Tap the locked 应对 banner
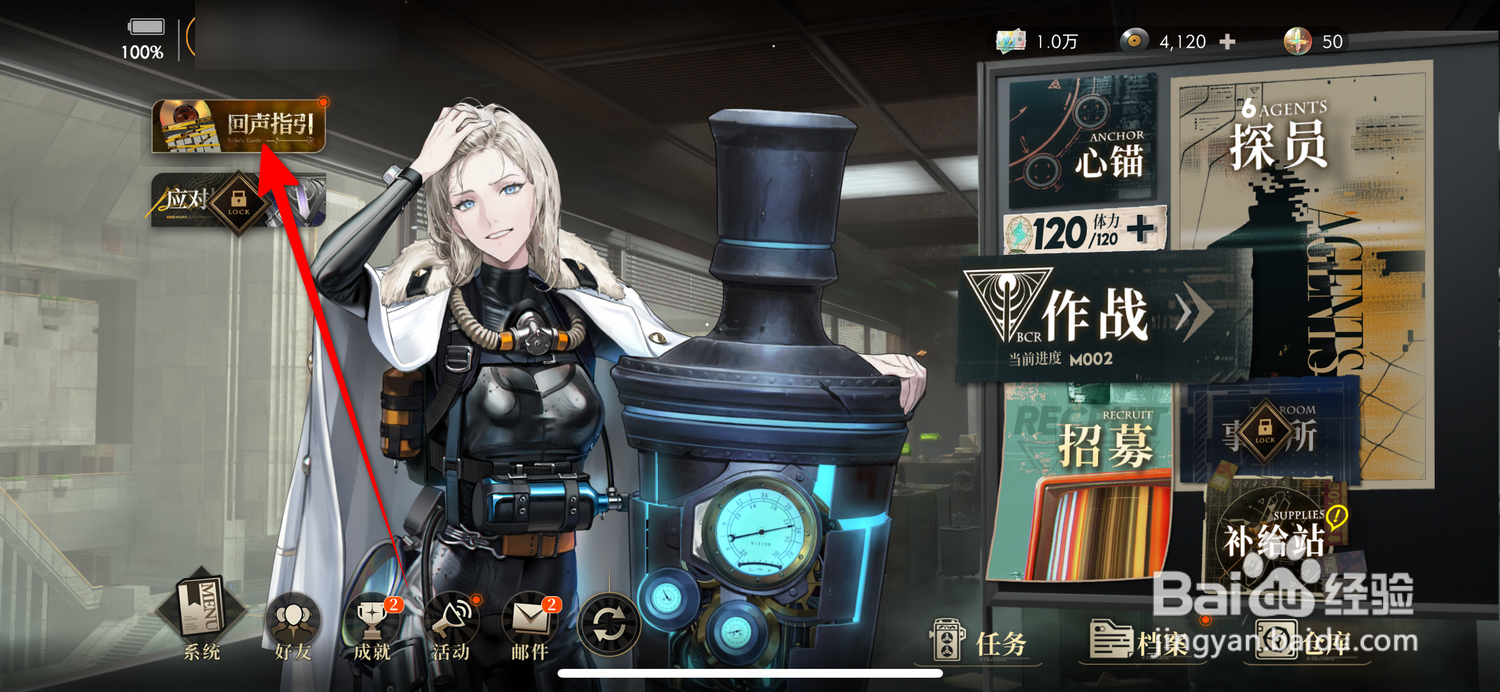This screenshot has height=692, width=1500. coord(238,200)
